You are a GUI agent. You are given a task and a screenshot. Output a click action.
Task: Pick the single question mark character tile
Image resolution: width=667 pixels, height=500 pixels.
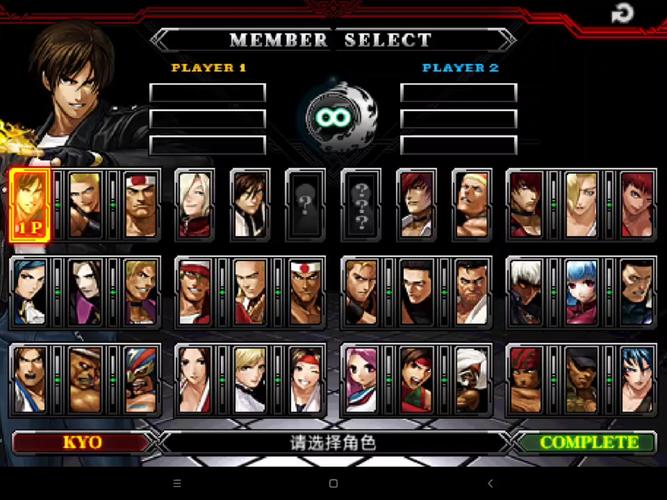(x=304, y=204)
